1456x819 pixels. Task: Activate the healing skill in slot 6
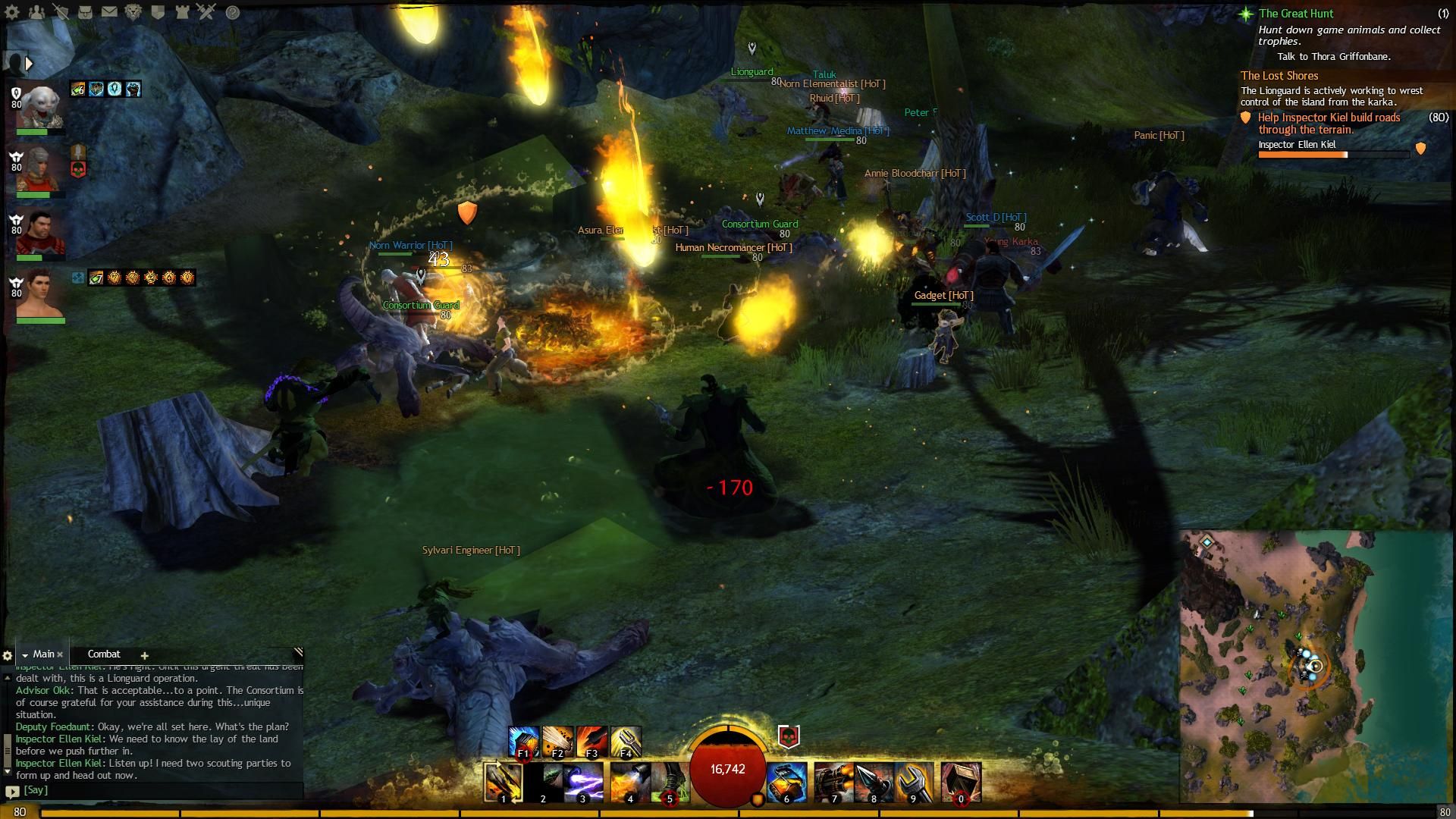tap(786, 783)
